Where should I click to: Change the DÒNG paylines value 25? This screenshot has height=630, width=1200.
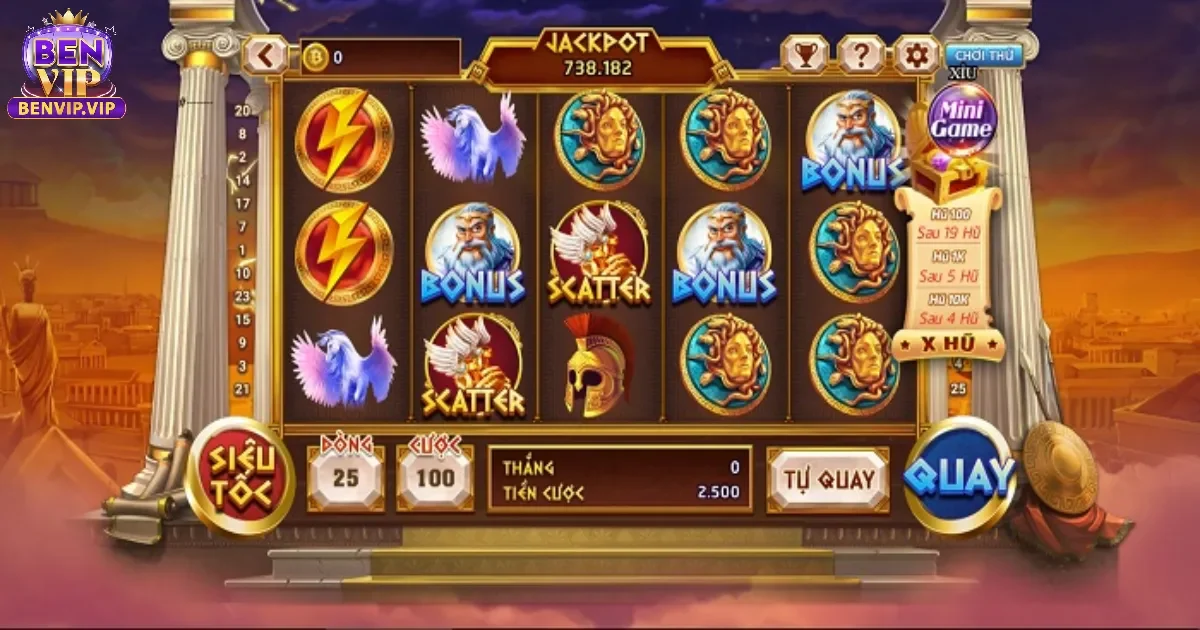pos(345,478)
